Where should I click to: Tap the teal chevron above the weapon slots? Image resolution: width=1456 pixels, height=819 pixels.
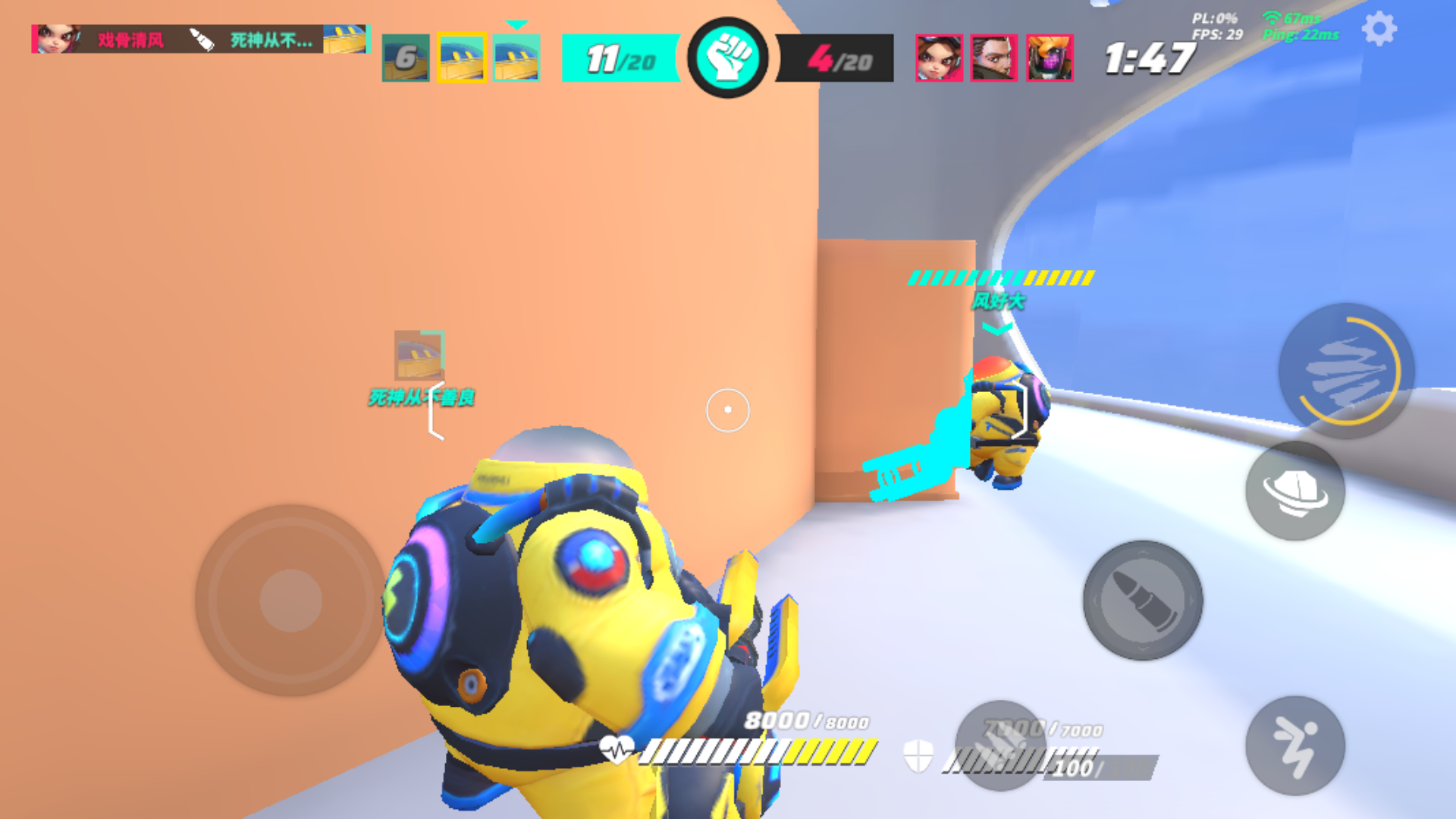(516, 24)
